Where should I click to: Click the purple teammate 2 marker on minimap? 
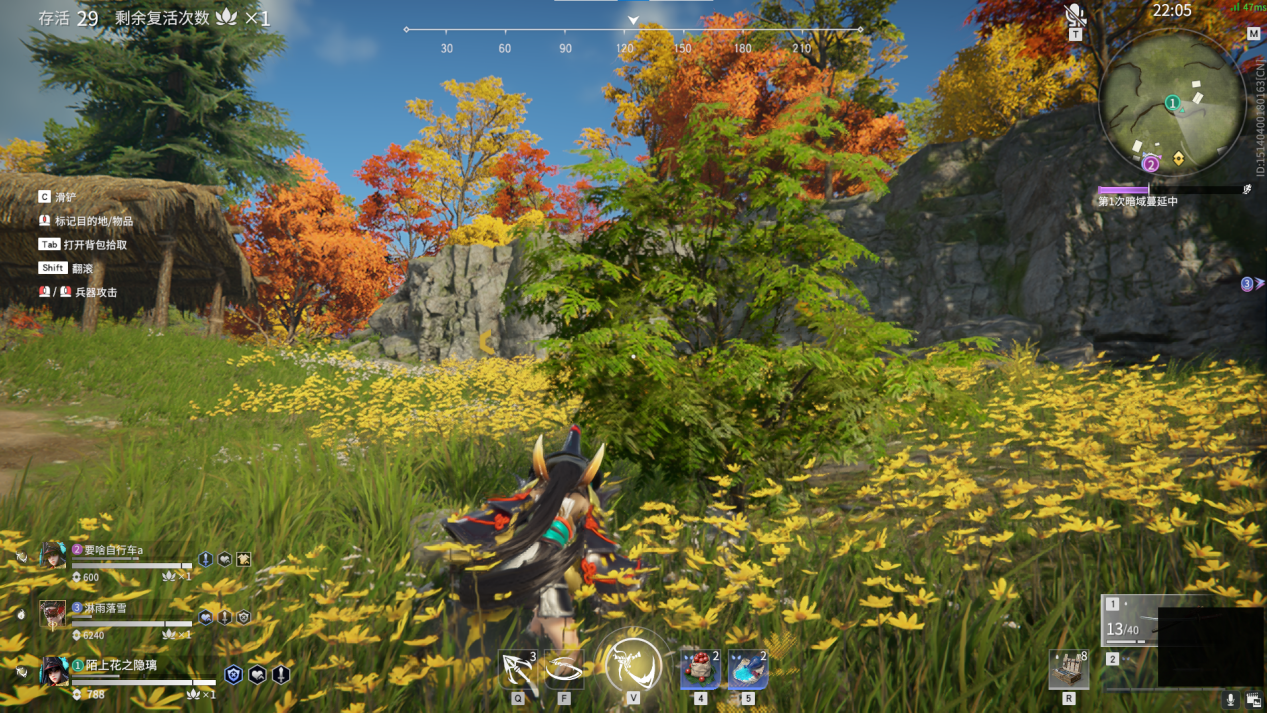[x=1151, y=164]
